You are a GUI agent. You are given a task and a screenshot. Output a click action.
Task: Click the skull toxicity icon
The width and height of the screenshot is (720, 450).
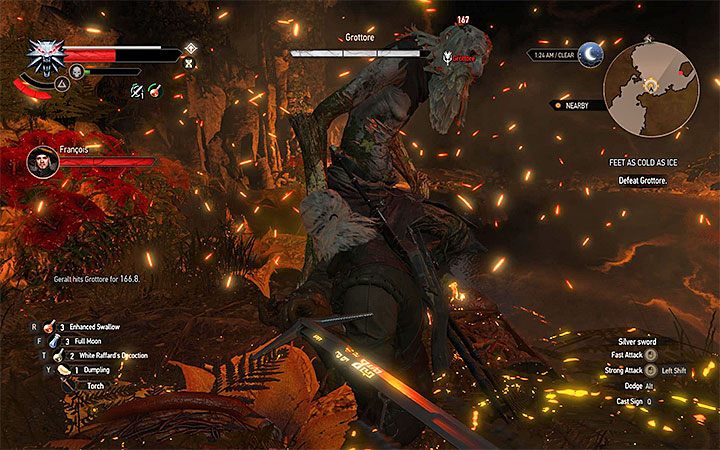75,72
